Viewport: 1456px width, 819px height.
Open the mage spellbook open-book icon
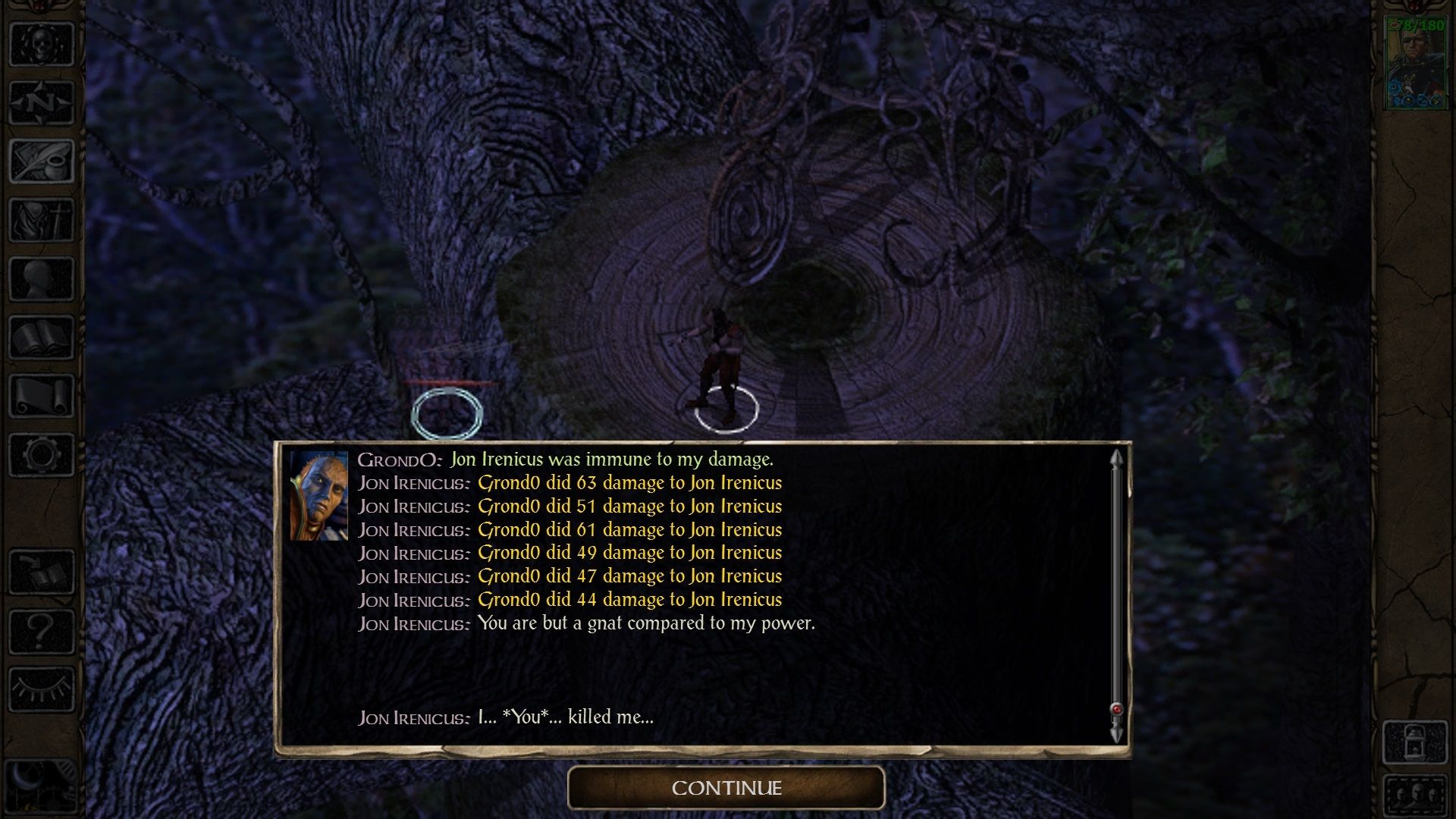[x=42, y=337]
